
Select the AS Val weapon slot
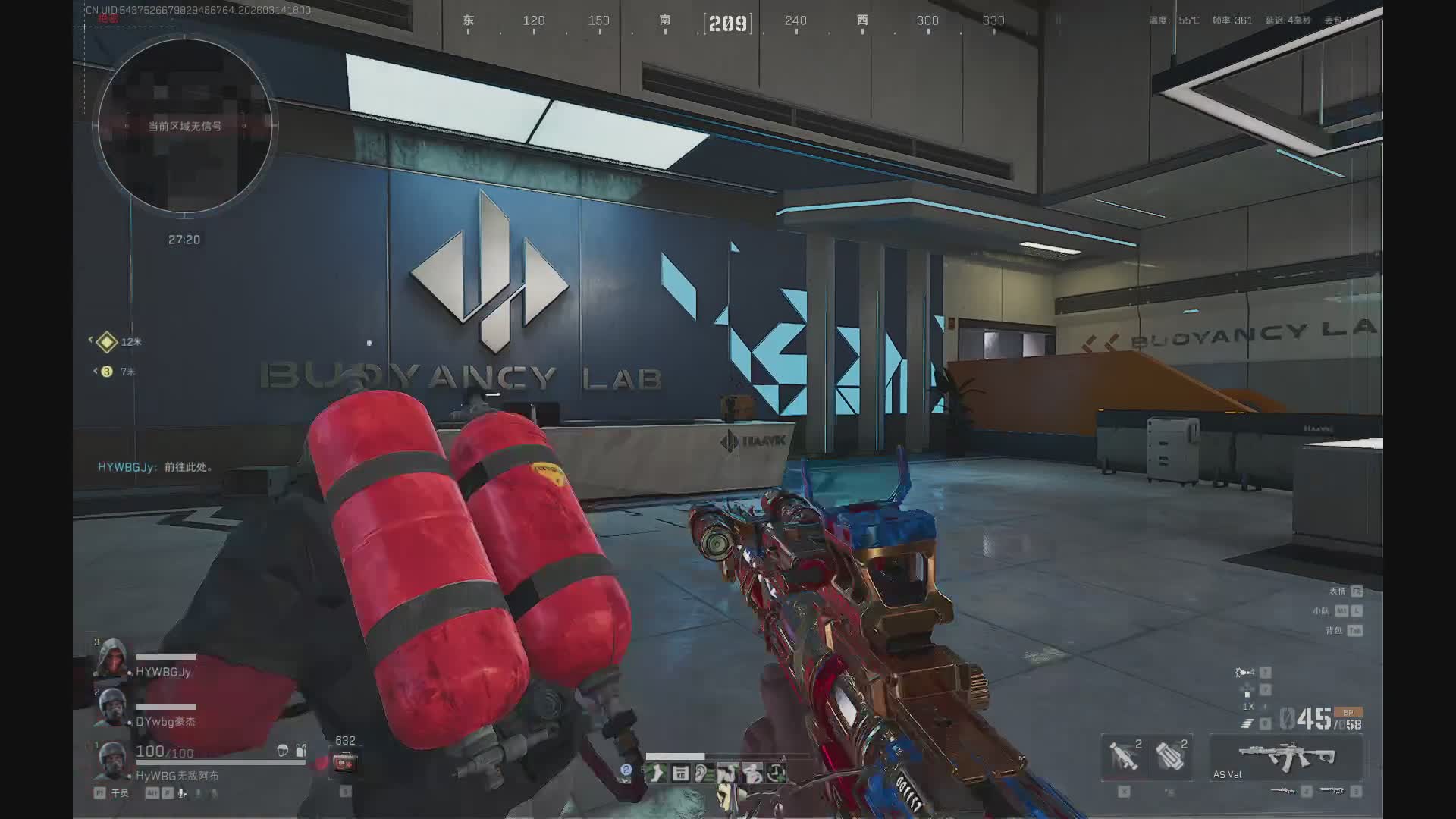coord(1285,758)
